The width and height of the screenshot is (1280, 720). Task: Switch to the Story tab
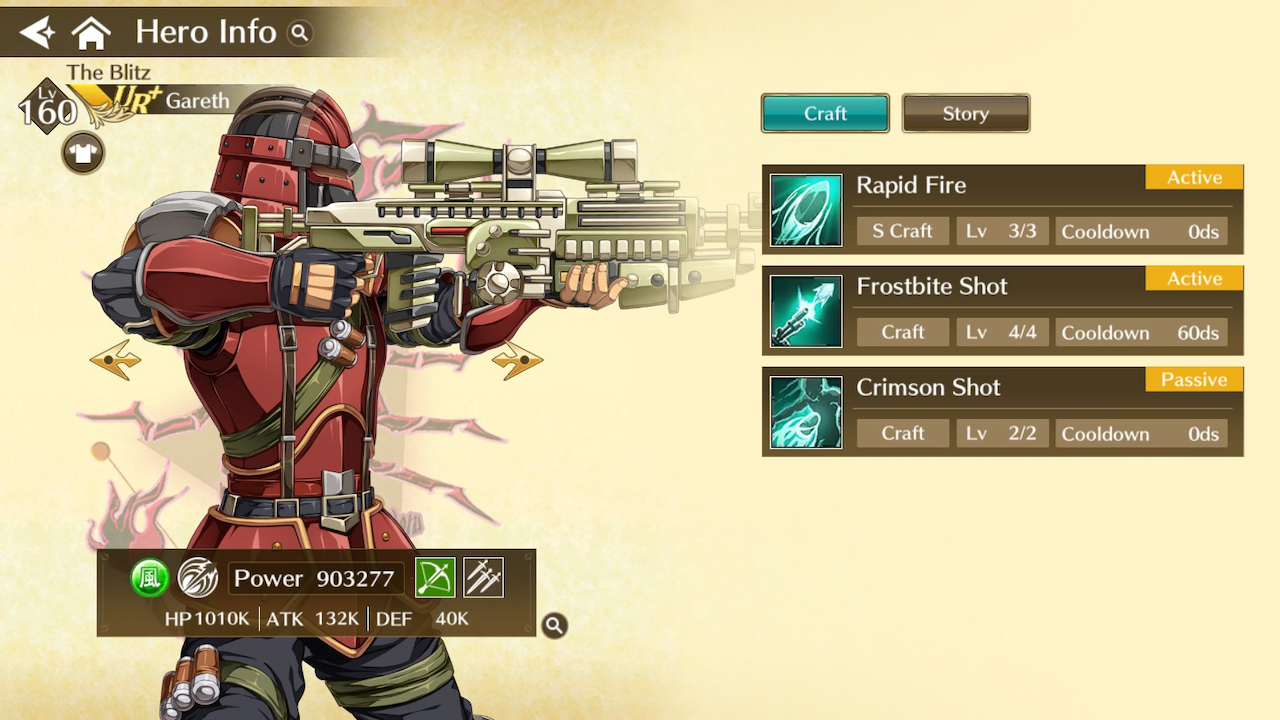coord(965,113)
